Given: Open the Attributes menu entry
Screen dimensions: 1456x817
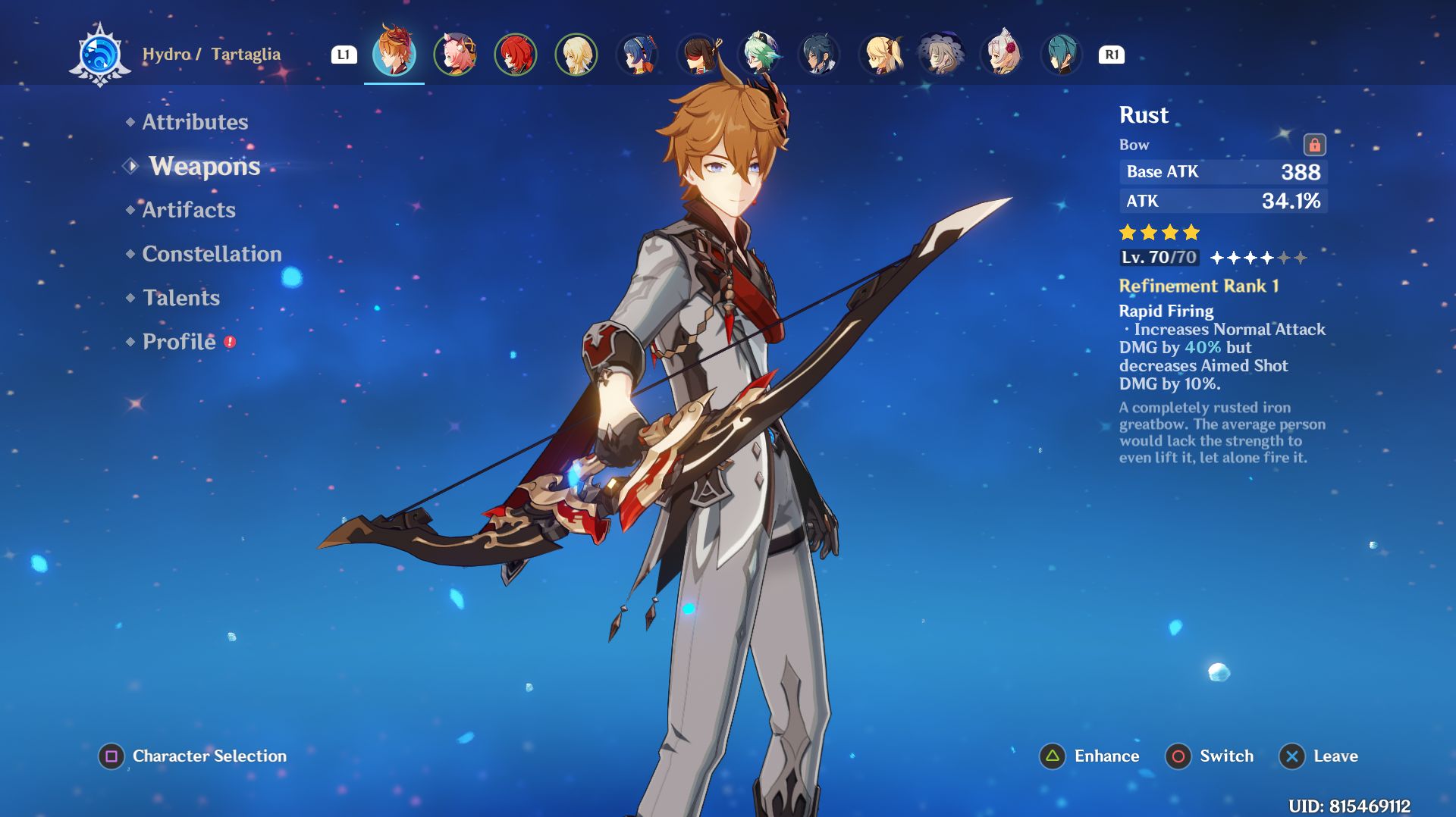Looking at the screenshot, I should [195, 122].
